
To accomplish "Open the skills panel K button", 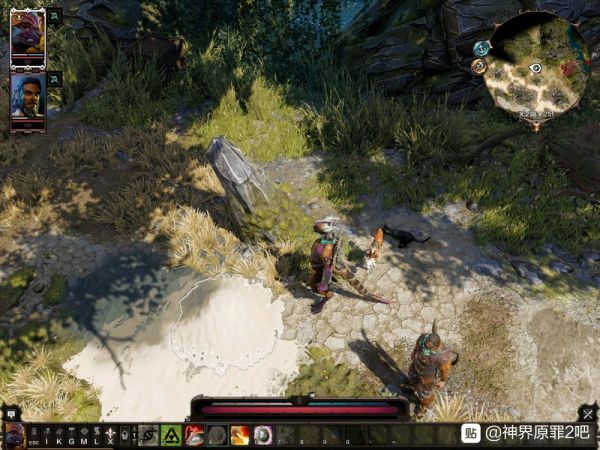I will click(59, 436).
